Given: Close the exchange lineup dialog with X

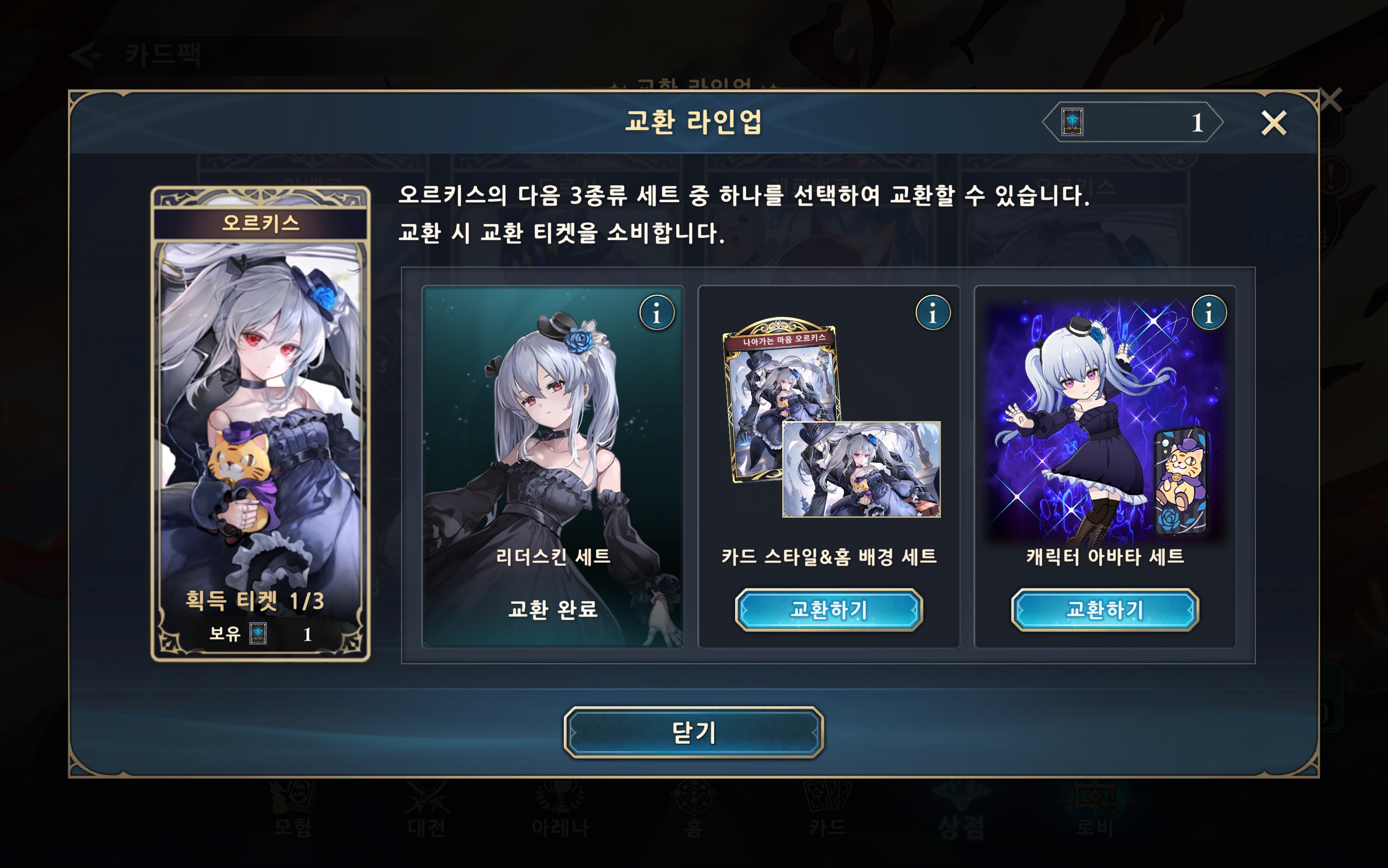Looking at the screenshot, I should pos(1273,123).
